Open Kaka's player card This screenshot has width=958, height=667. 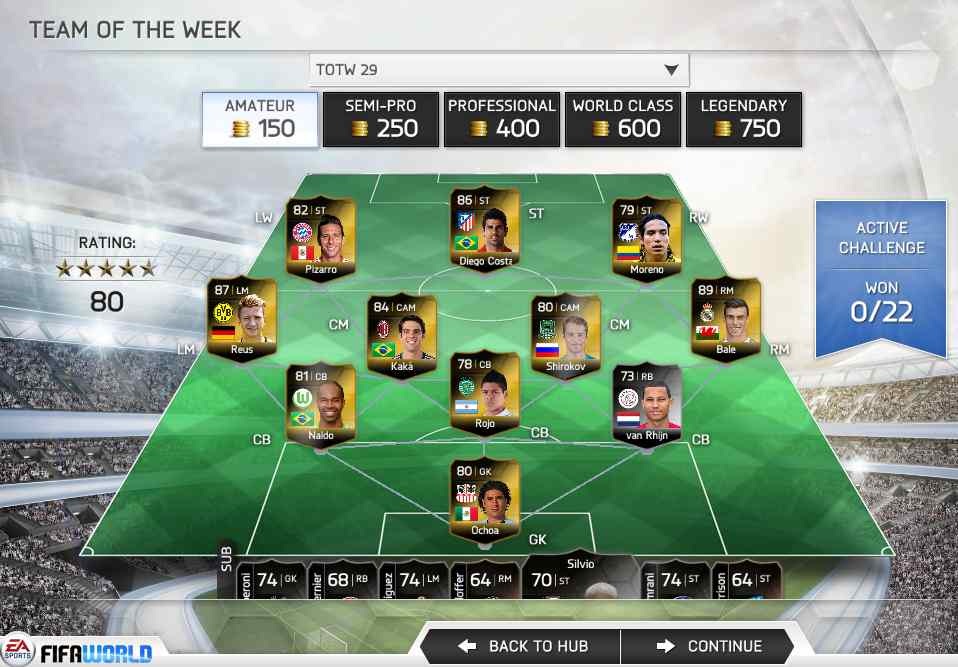click(400, 334)
